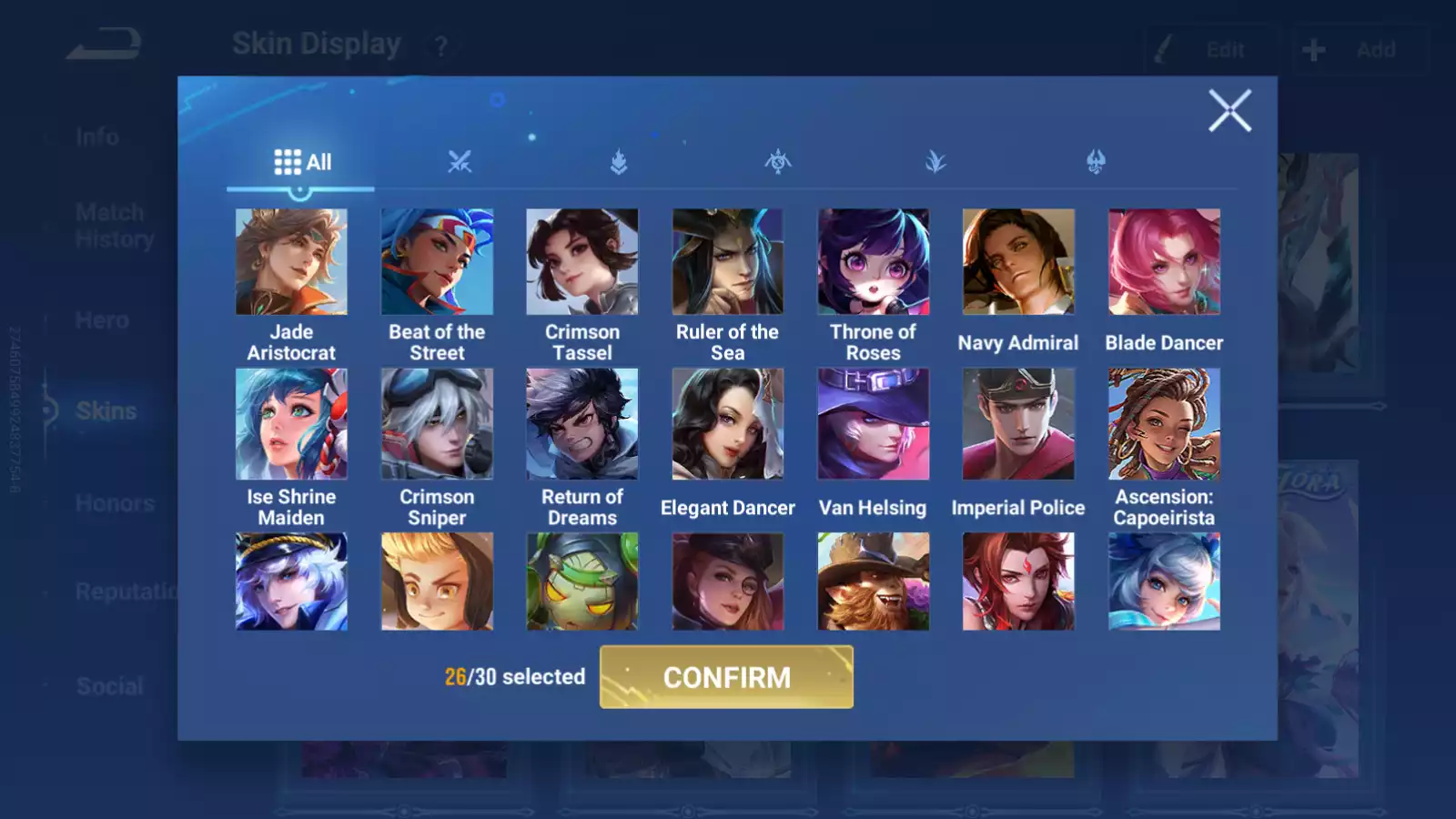Pick the Crimson Tassel skin
Viewport: 1456px width, 819px height.
point(582,262)
